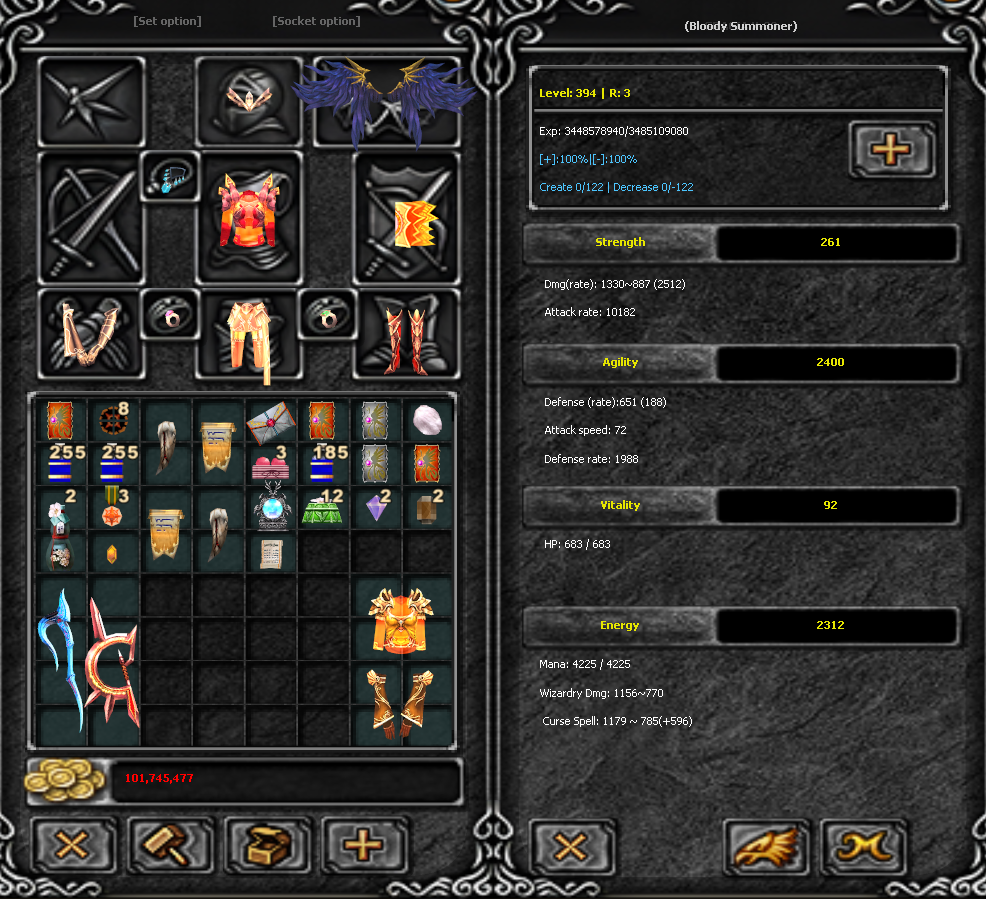The image size is (986, 899).
Task: Select the equipped golden pants
Action: (x=248, y=335)
